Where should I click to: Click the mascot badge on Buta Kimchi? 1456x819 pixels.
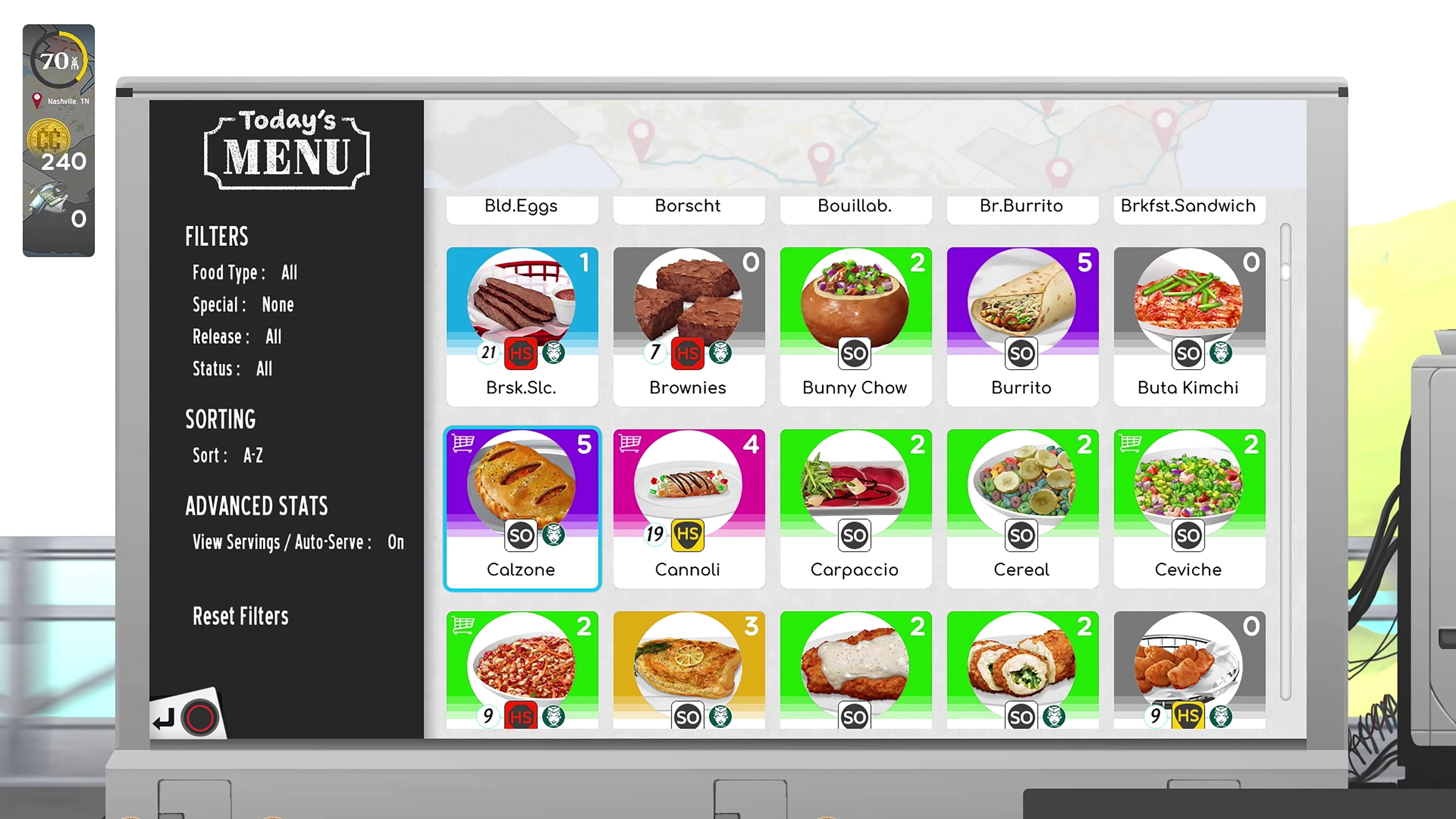tap(1221, 353)
